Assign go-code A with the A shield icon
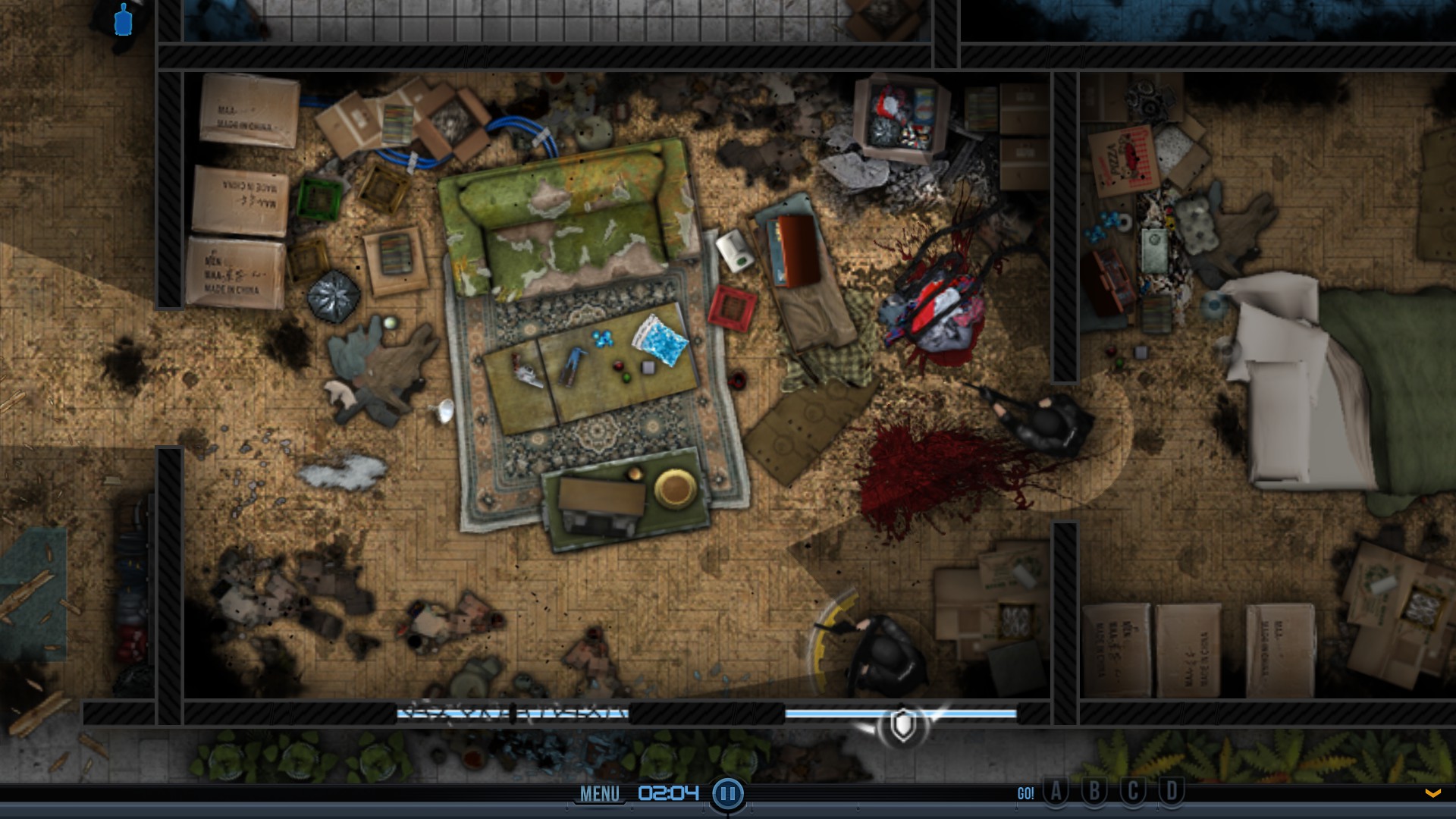 [x=1056, y=792]
